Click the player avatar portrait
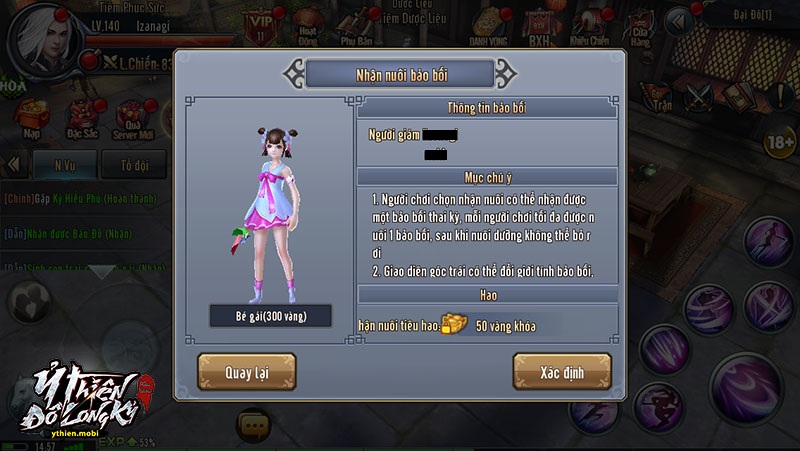The width and height of the screenshot is (800, 451). [x=40, y=34]
